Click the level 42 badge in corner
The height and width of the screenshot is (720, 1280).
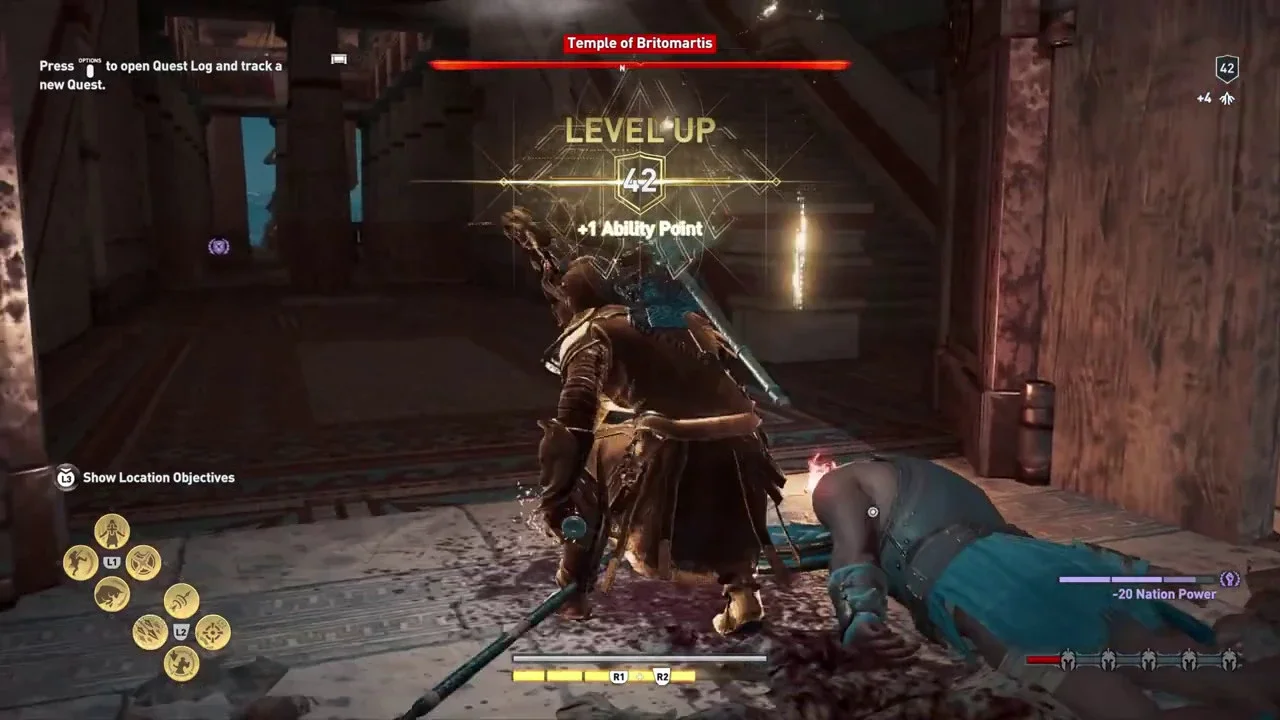(1227, 69)
